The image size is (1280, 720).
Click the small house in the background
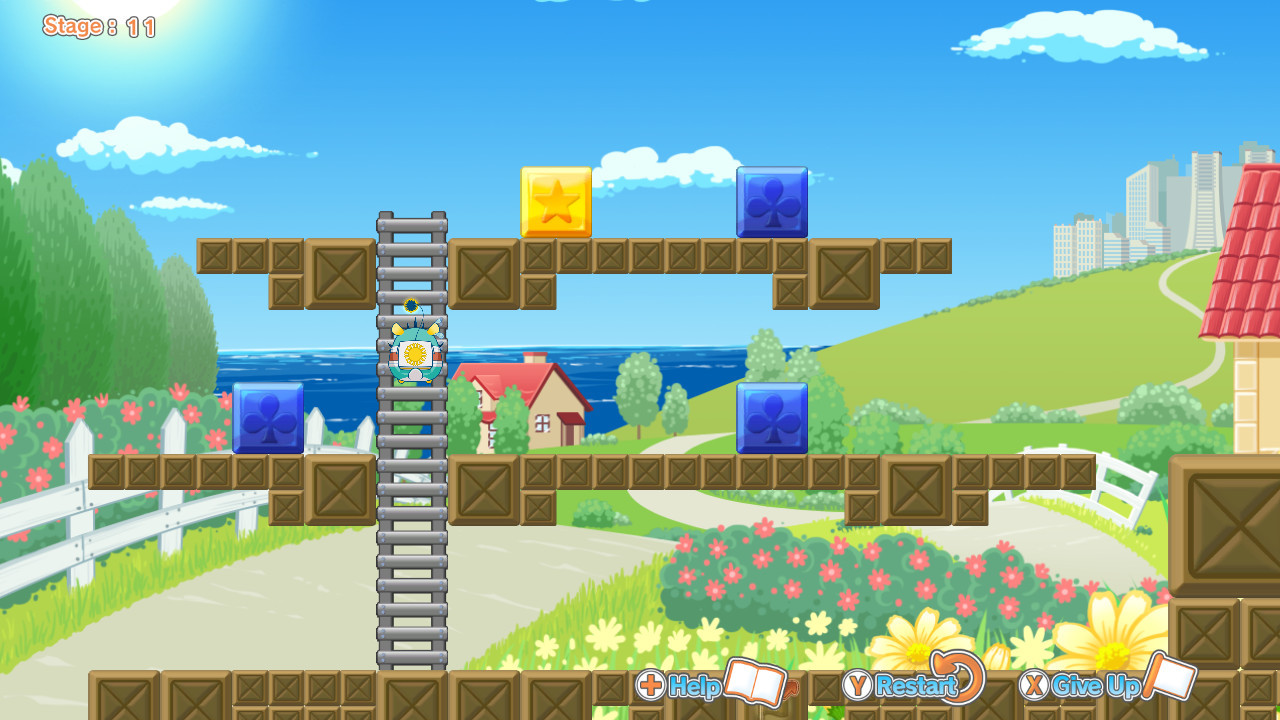(x=520, y=400)
